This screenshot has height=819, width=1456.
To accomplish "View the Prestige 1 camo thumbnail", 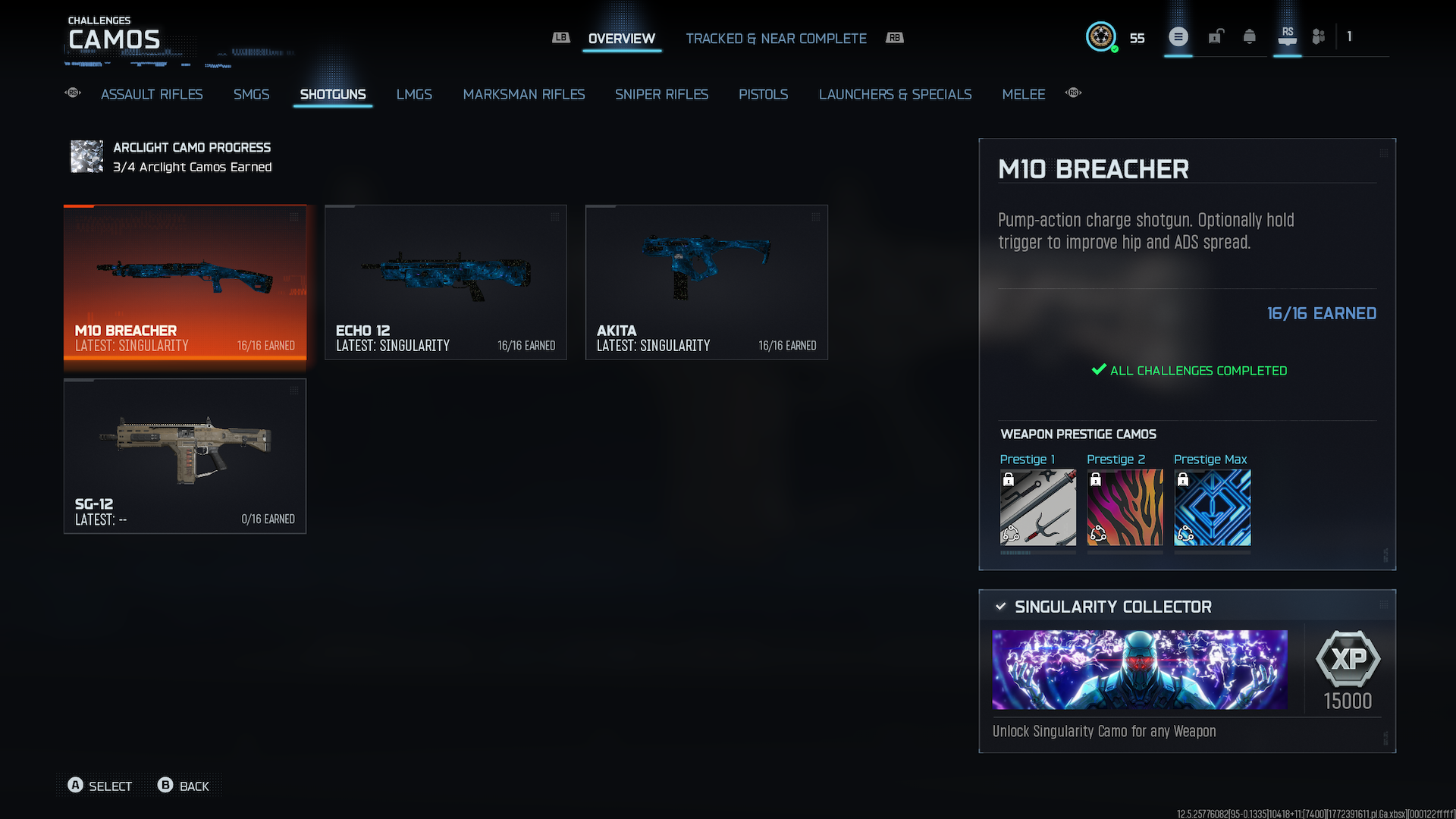I will click(x=1037, y=507).
